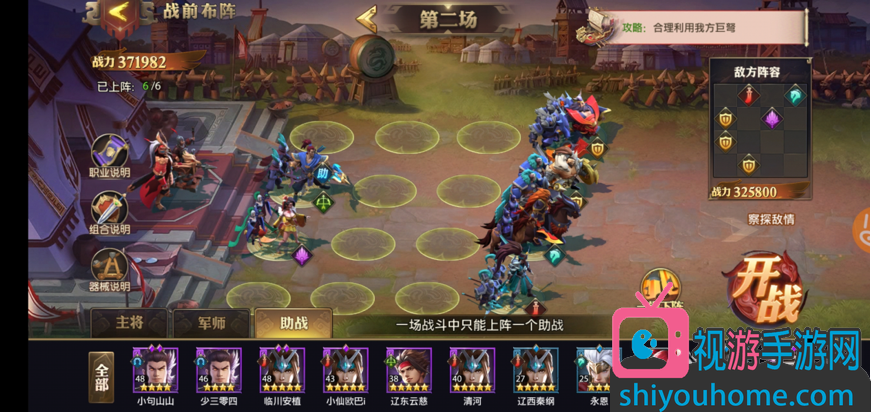Choose hero 临川安植

[x=281, y=374]
